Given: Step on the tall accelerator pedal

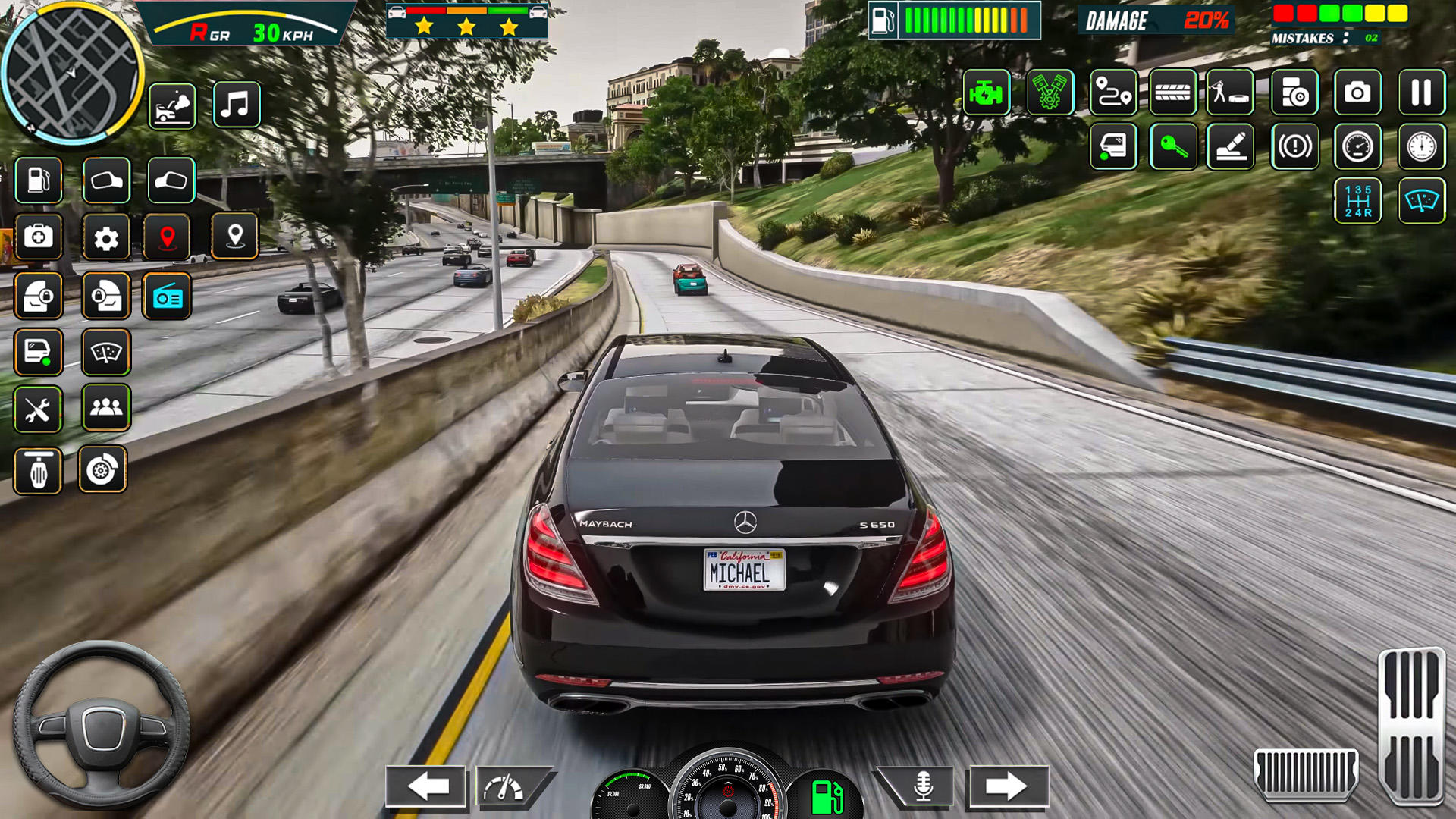Looking at the screenshot, I should point(1410,724).
